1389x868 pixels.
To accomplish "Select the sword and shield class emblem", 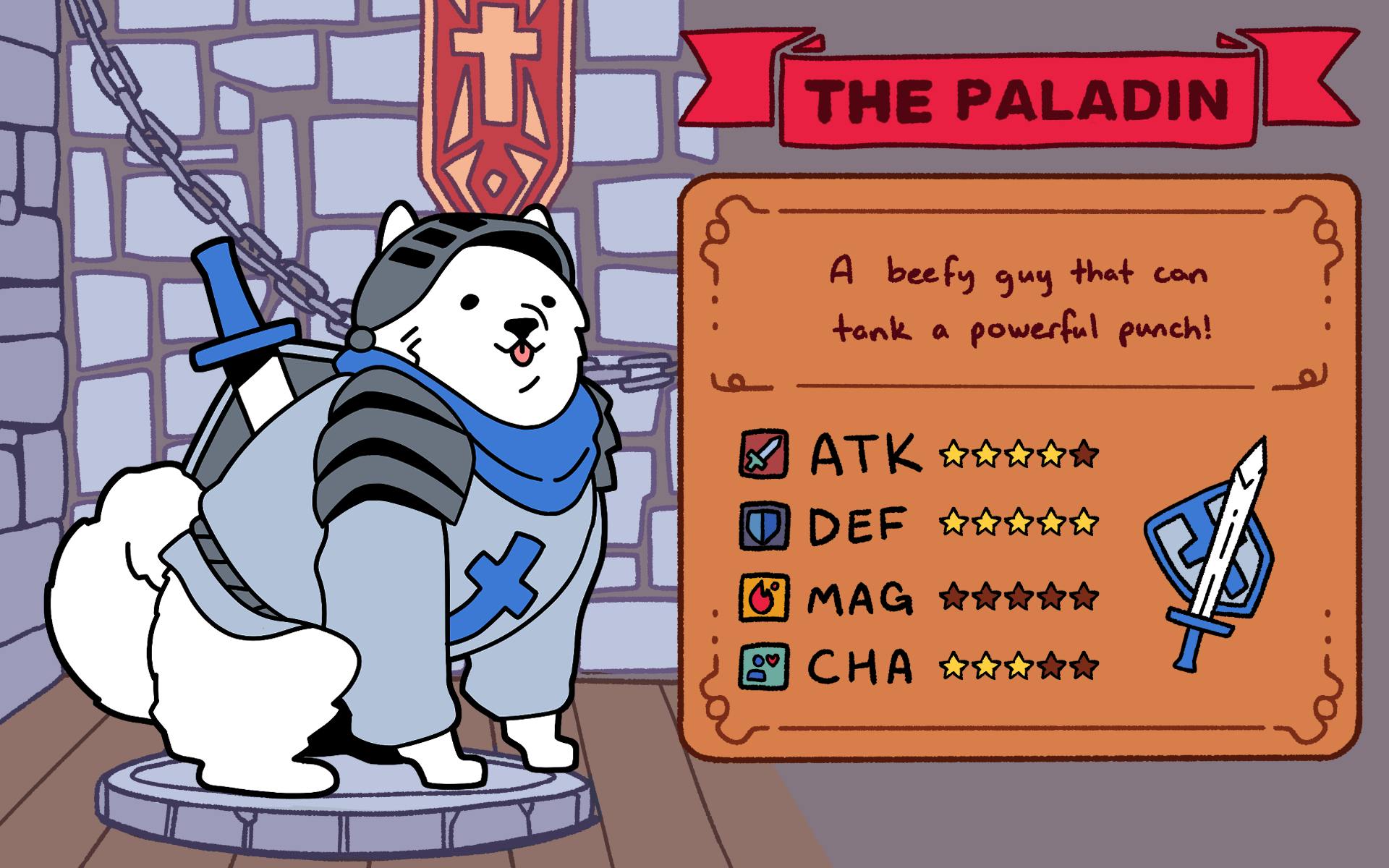I will 1212,556.
